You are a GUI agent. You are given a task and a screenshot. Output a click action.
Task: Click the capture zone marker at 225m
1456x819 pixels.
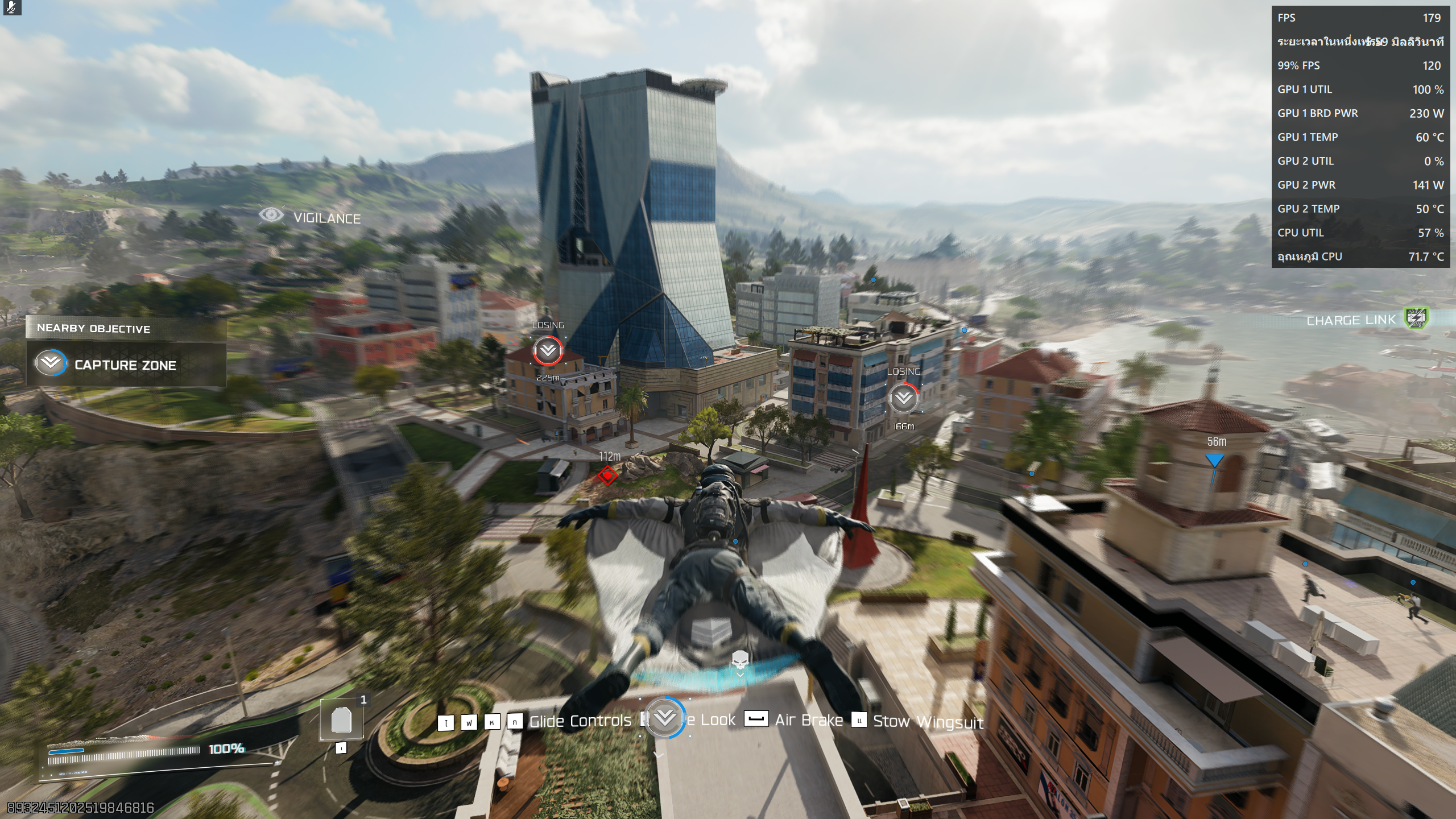tap(548, 350)
